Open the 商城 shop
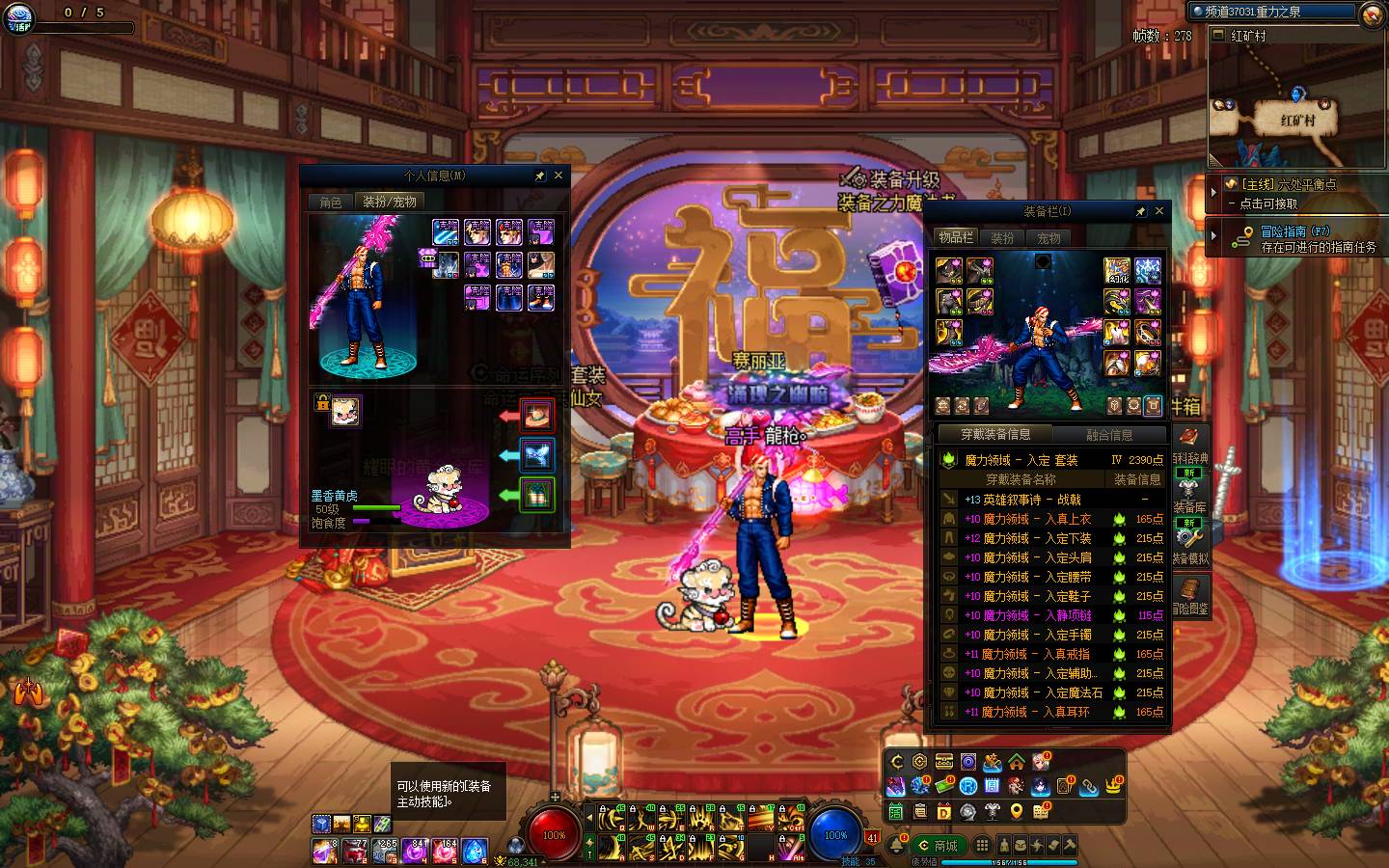 coord(939,846)
